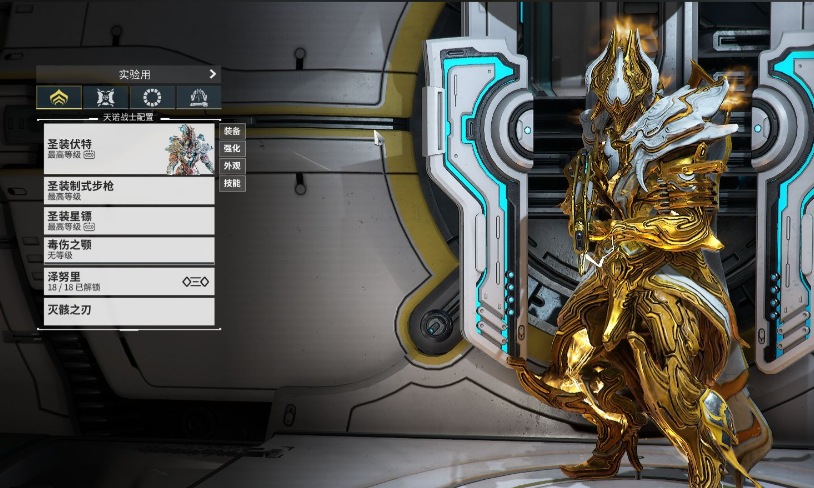Viewport: 814px width, 488px height.
Task: Open the 实验用 loadout selector
Action: click(x=128, y=74)
